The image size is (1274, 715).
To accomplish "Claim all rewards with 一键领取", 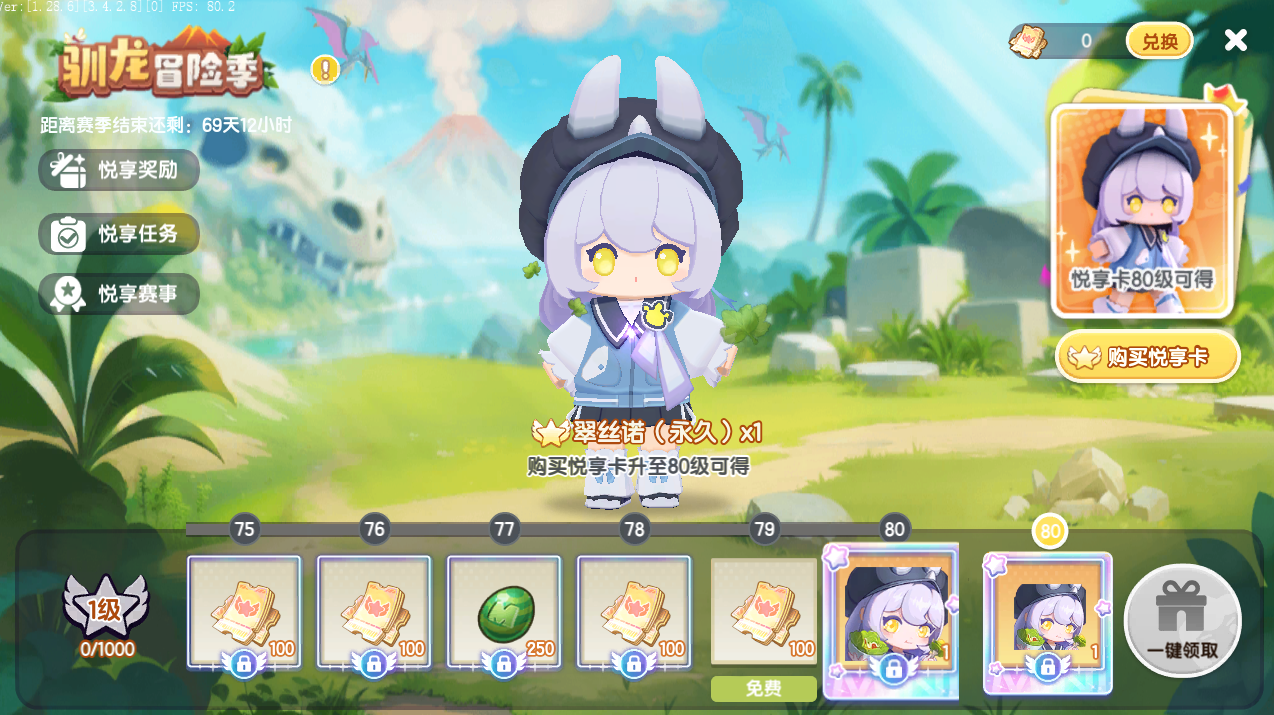I will (1182, 620).
